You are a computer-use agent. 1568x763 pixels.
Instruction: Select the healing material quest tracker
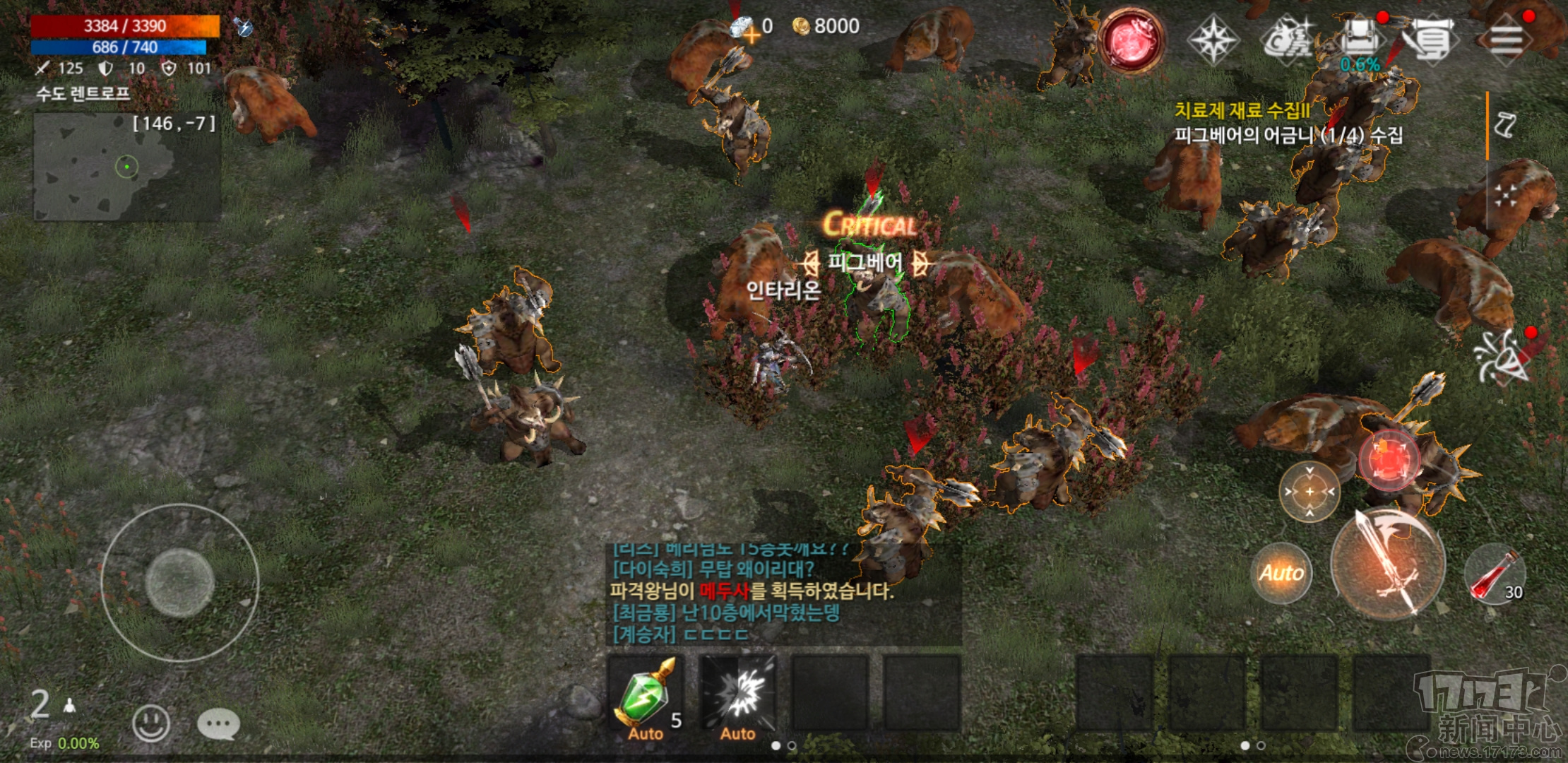pos(1287,122)
